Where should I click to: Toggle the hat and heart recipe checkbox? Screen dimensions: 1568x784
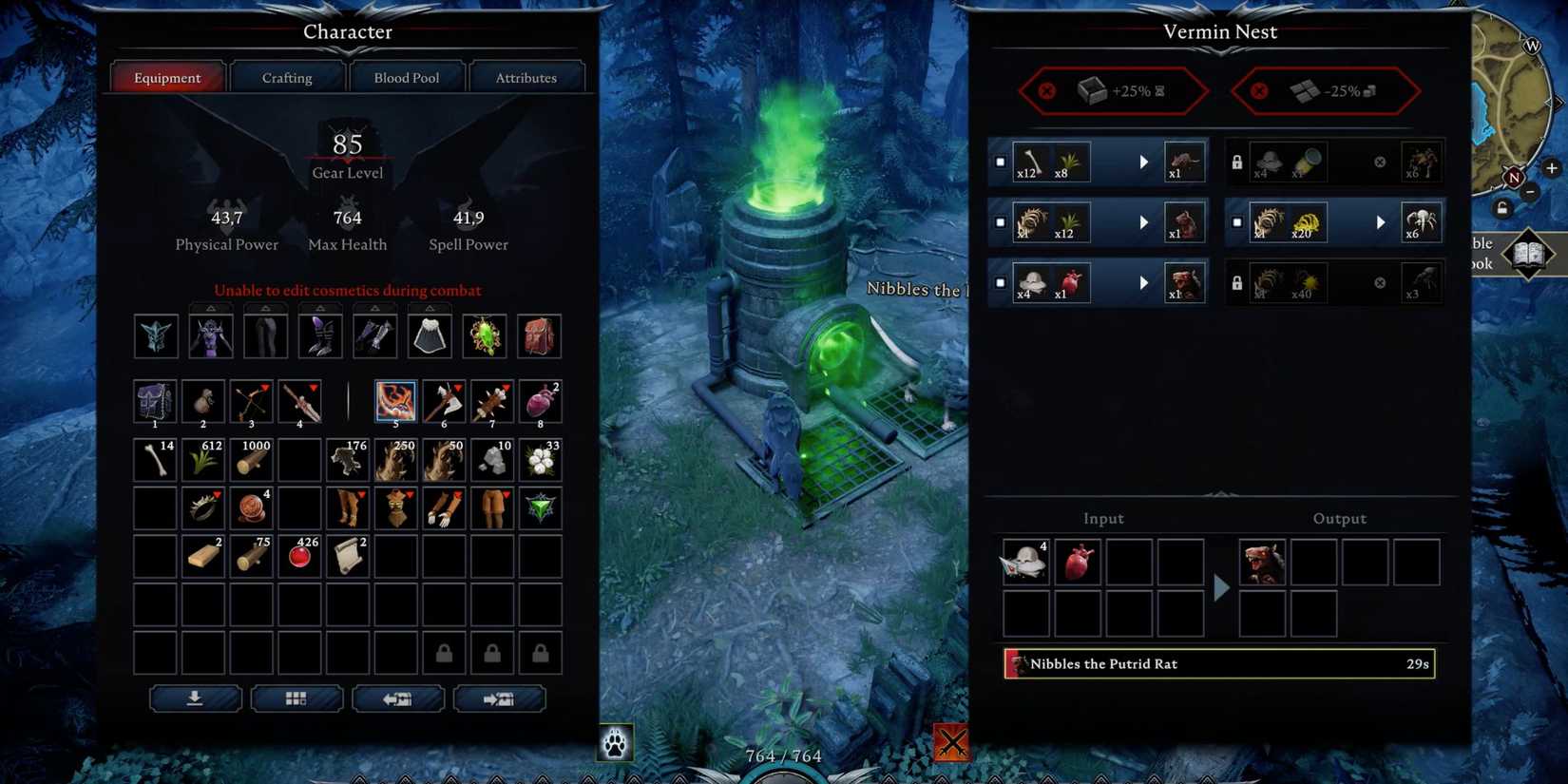click(1001, 282)
